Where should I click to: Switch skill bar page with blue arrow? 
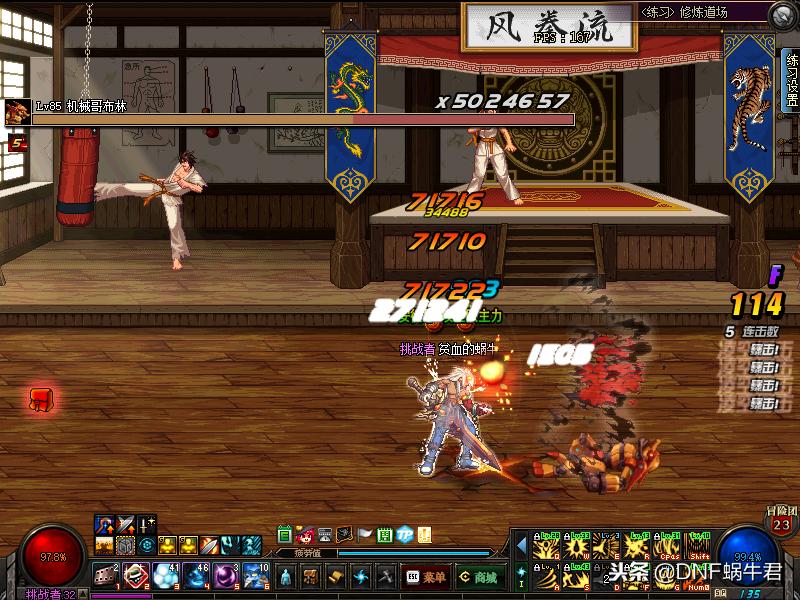point(521,545)
